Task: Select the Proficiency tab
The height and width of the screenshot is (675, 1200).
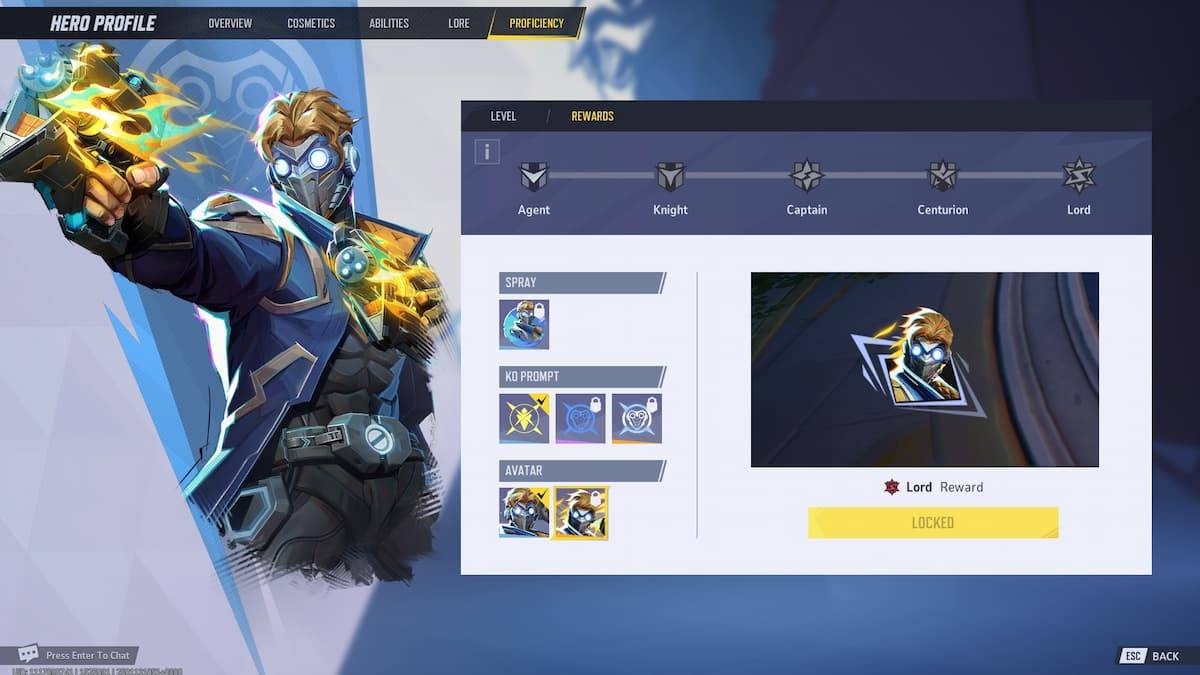Action: [x=536, y=23]
